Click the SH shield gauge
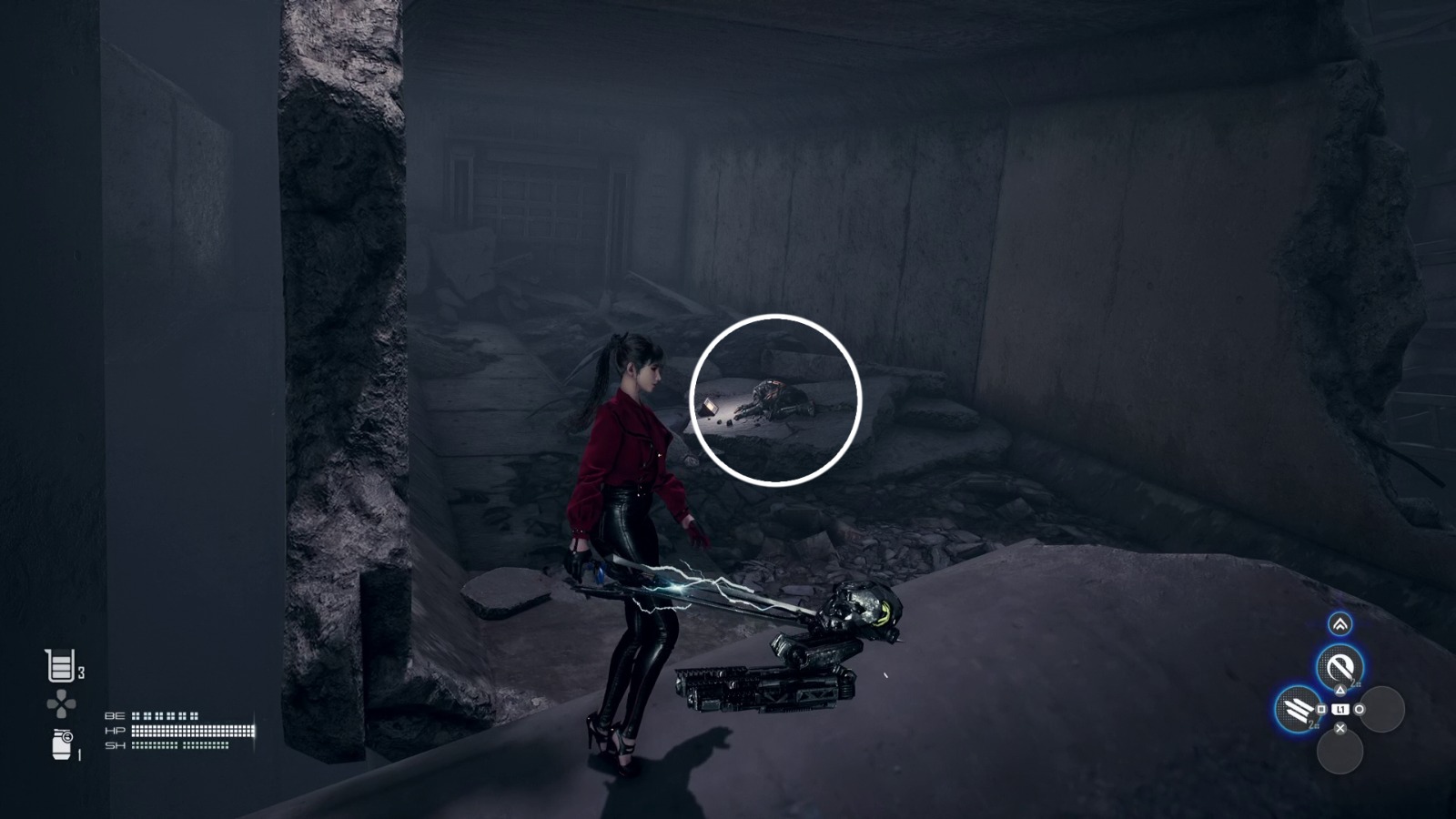This screenshot has width=1456, height=819. point(181,745)
